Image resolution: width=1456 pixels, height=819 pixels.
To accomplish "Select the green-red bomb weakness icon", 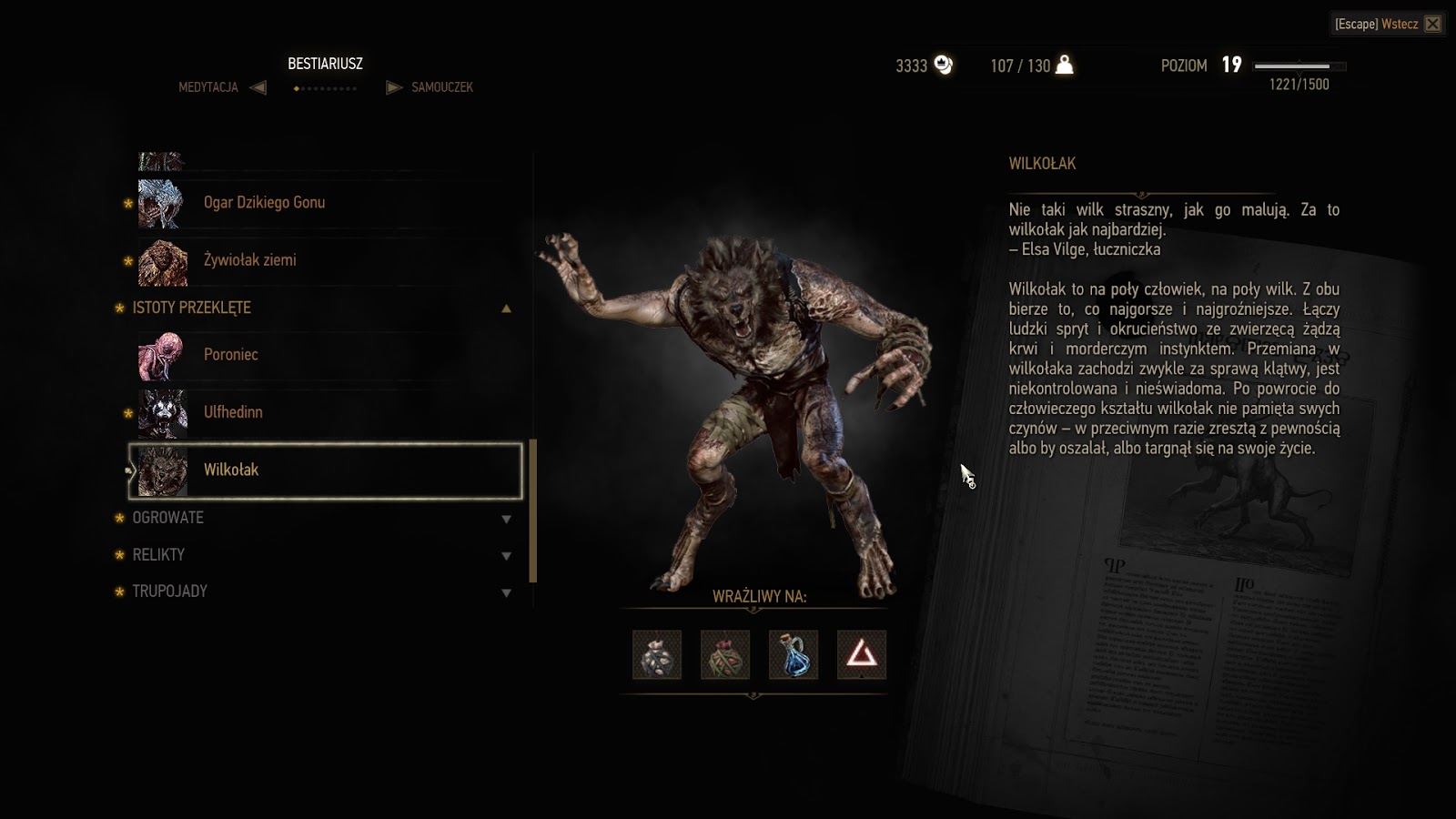I will point(725,654).
